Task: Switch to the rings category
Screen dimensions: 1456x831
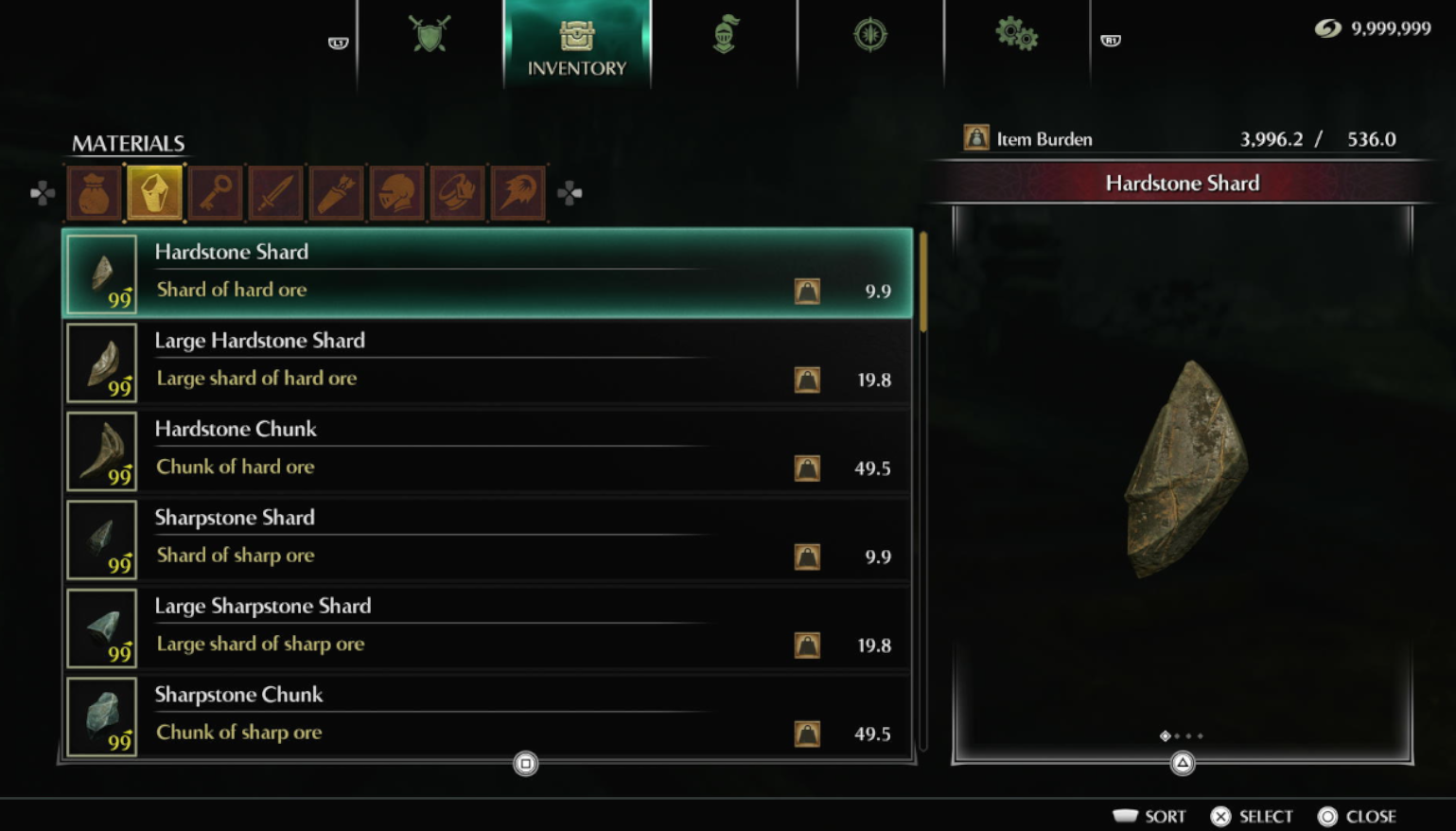Action: pos(458,193)
